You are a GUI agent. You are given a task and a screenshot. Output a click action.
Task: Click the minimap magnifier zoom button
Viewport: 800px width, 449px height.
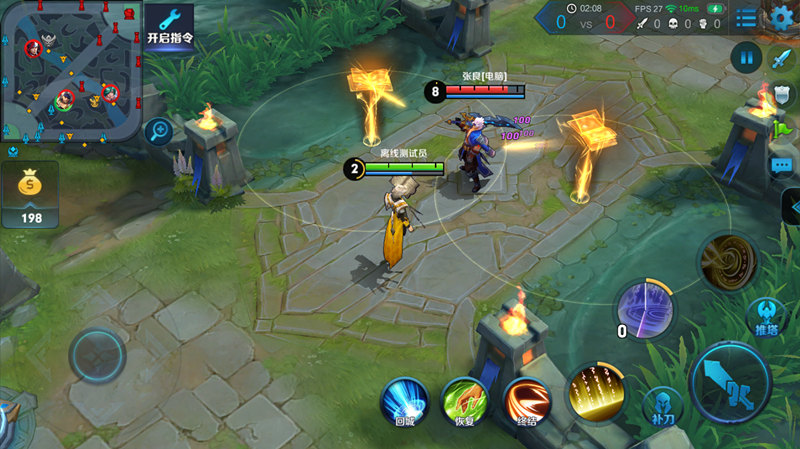(x=158, y=130)
